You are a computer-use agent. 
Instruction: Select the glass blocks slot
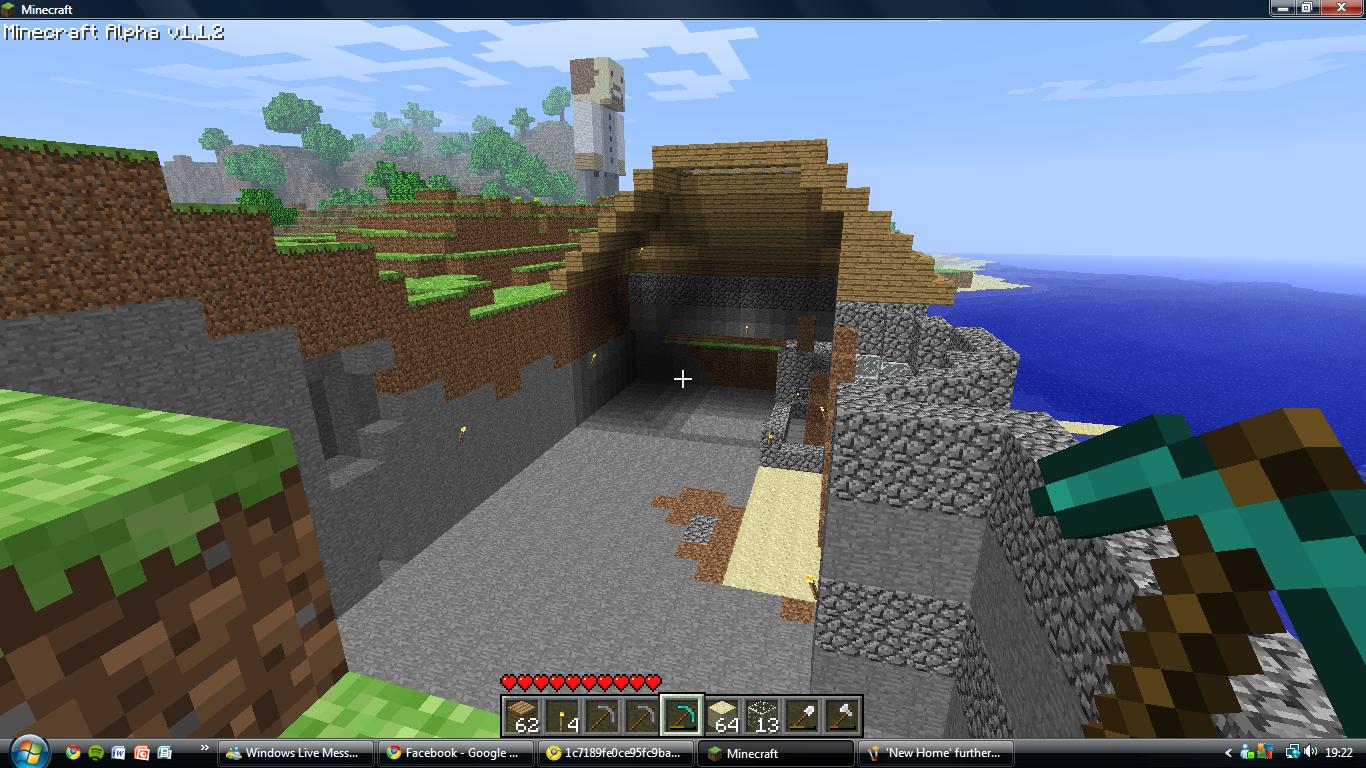pos(762,715)
